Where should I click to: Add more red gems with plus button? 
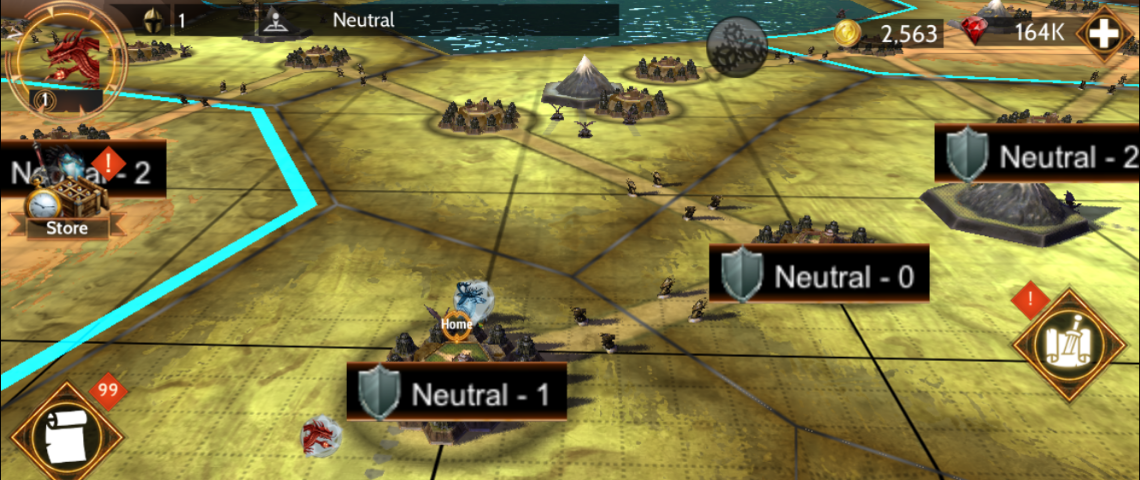(1104, 34)
